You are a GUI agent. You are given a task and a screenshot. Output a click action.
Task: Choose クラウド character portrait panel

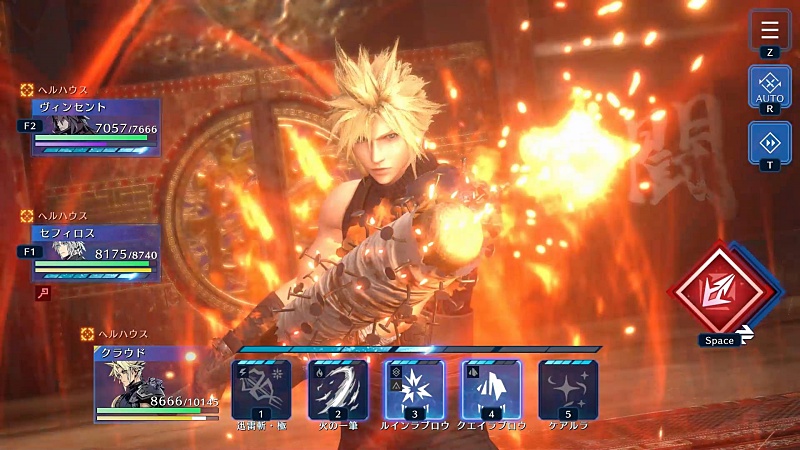coord(156,383)
